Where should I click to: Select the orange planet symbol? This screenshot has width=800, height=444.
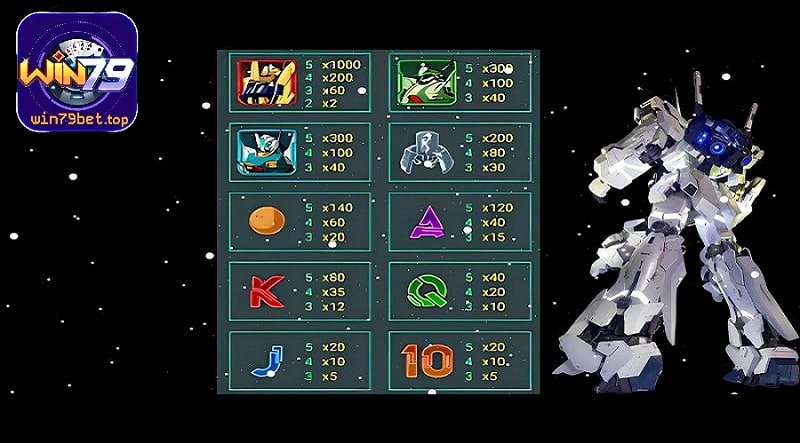(264, 220)
